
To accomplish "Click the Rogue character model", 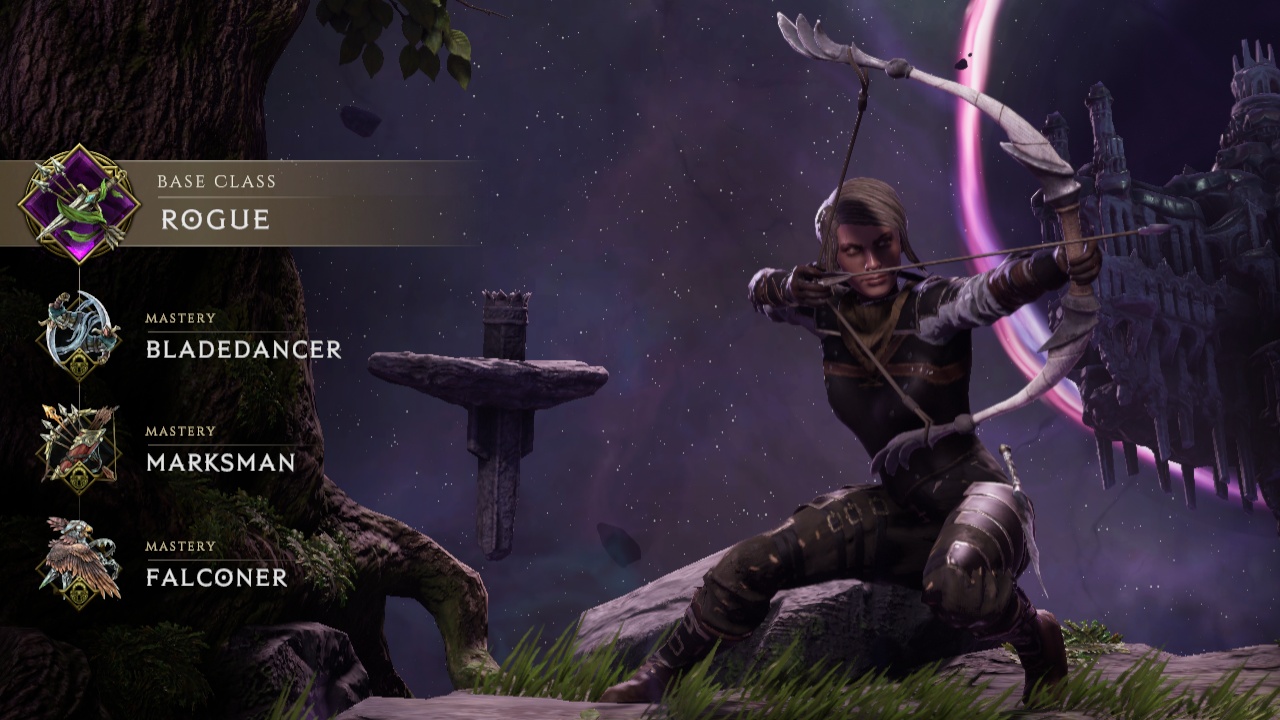I will [880, 400].
